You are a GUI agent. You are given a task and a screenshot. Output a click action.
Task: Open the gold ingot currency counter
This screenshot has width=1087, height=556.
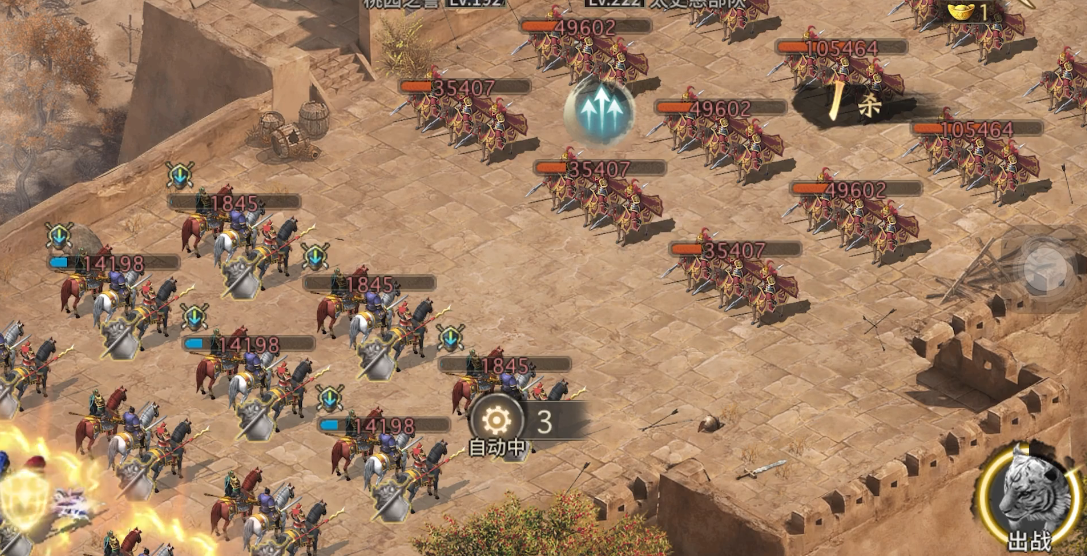[970, 12]
